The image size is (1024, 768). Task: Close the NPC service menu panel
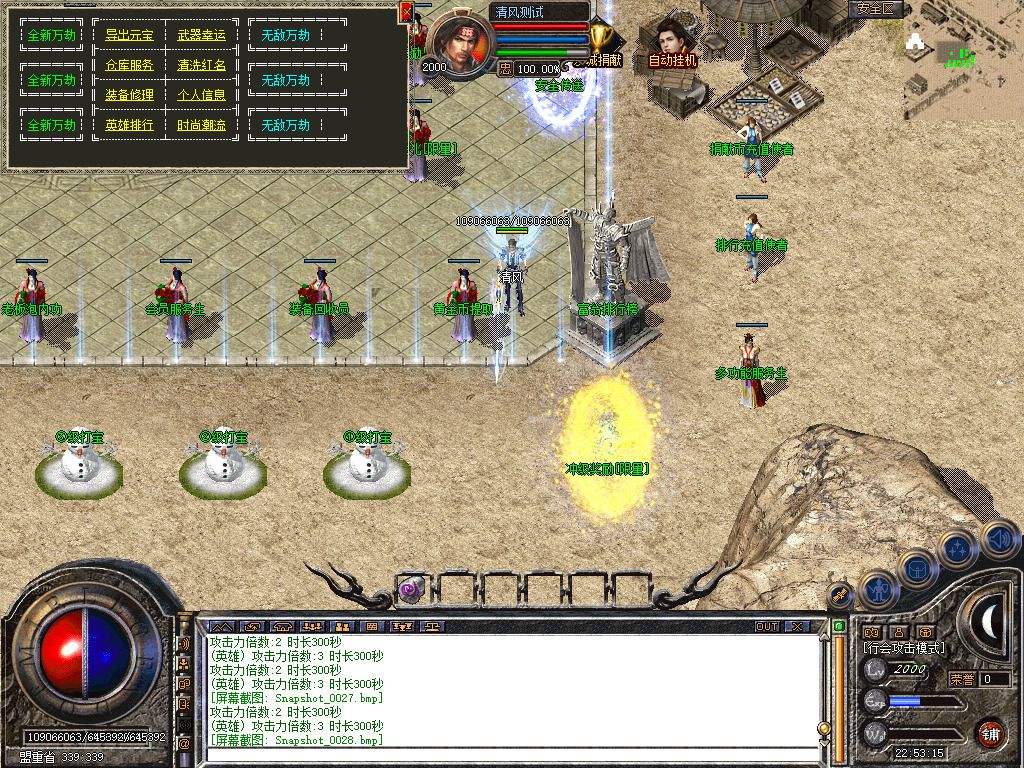[x=406, y=12]
